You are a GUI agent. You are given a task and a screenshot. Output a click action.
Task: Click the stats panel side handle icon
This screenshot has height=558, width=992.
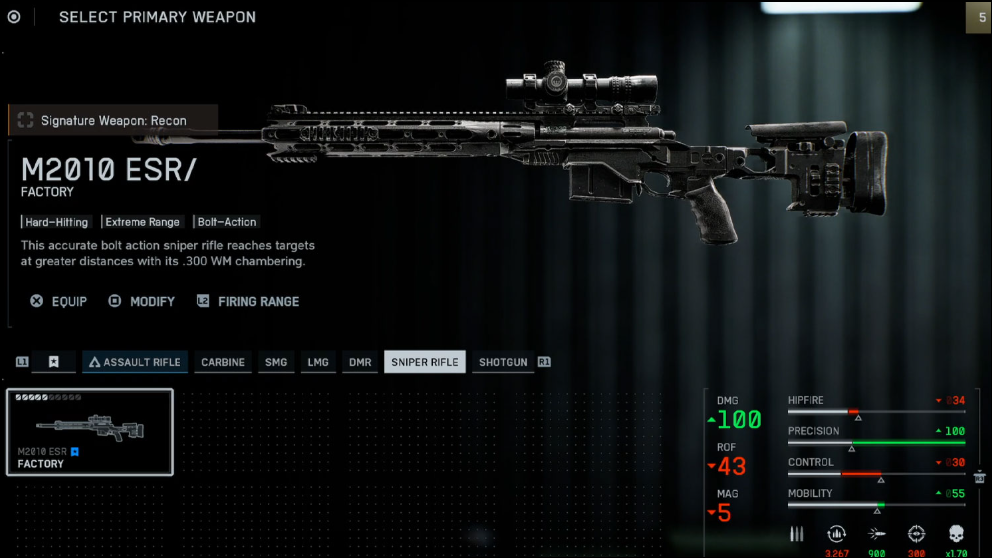pyautogui.click(x=979, y=477)
